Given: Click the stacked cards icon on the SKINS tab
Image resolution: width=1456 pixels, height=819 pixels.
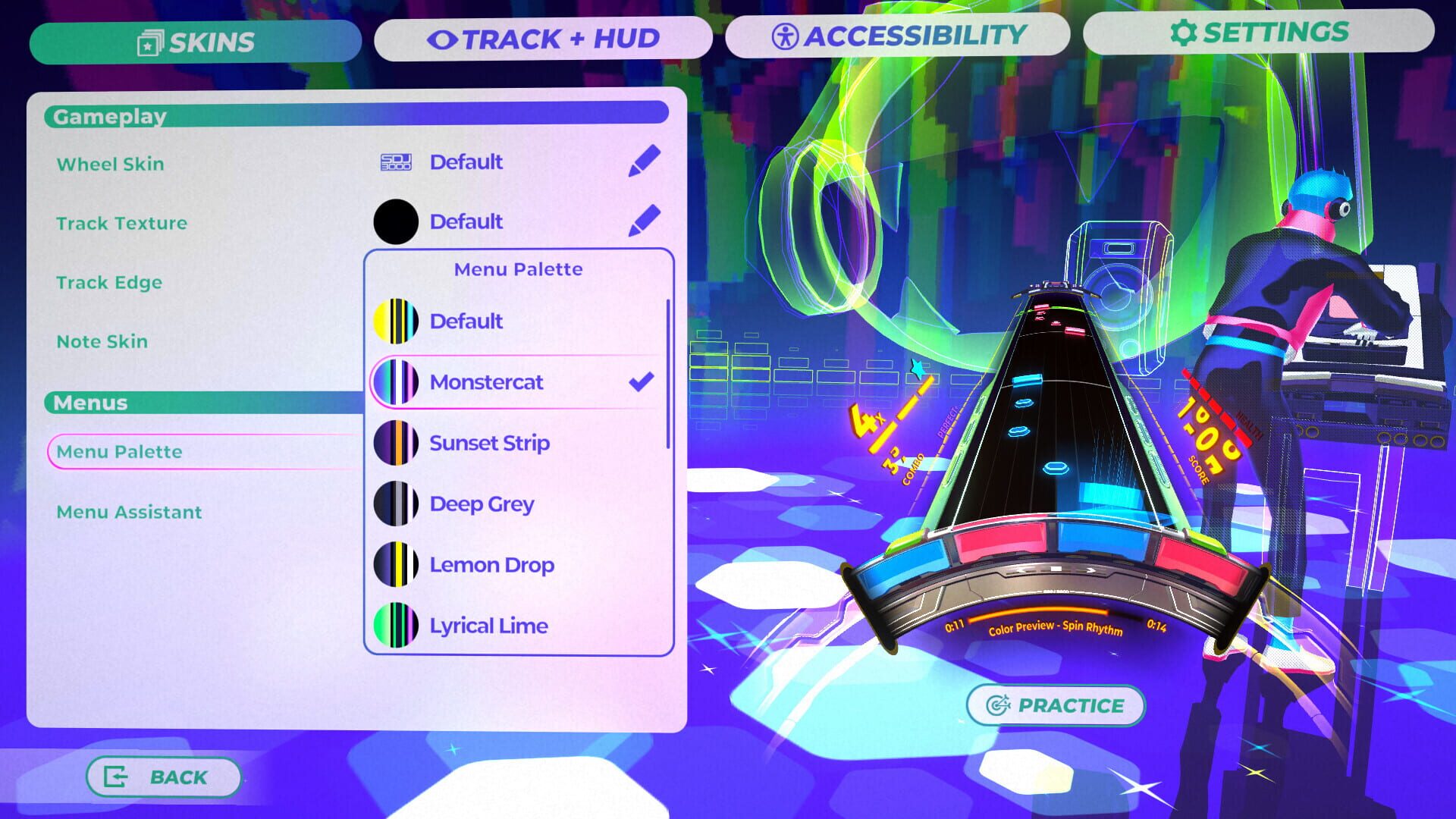Looking at the screenshot, I should pos(151,42).
